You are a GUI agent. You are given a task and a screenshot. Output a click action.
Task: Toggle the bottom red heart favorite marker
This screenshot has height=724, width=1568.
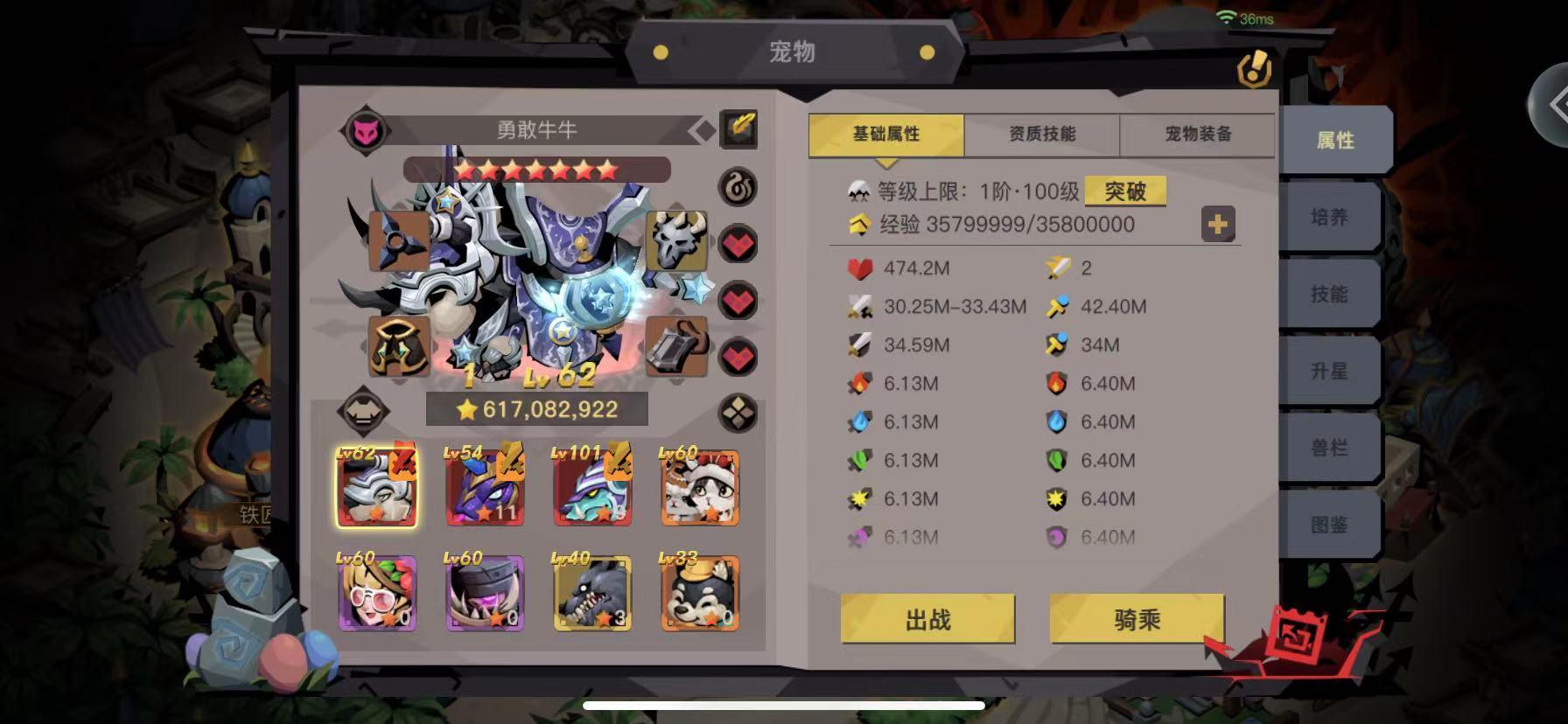pos(738,359)
